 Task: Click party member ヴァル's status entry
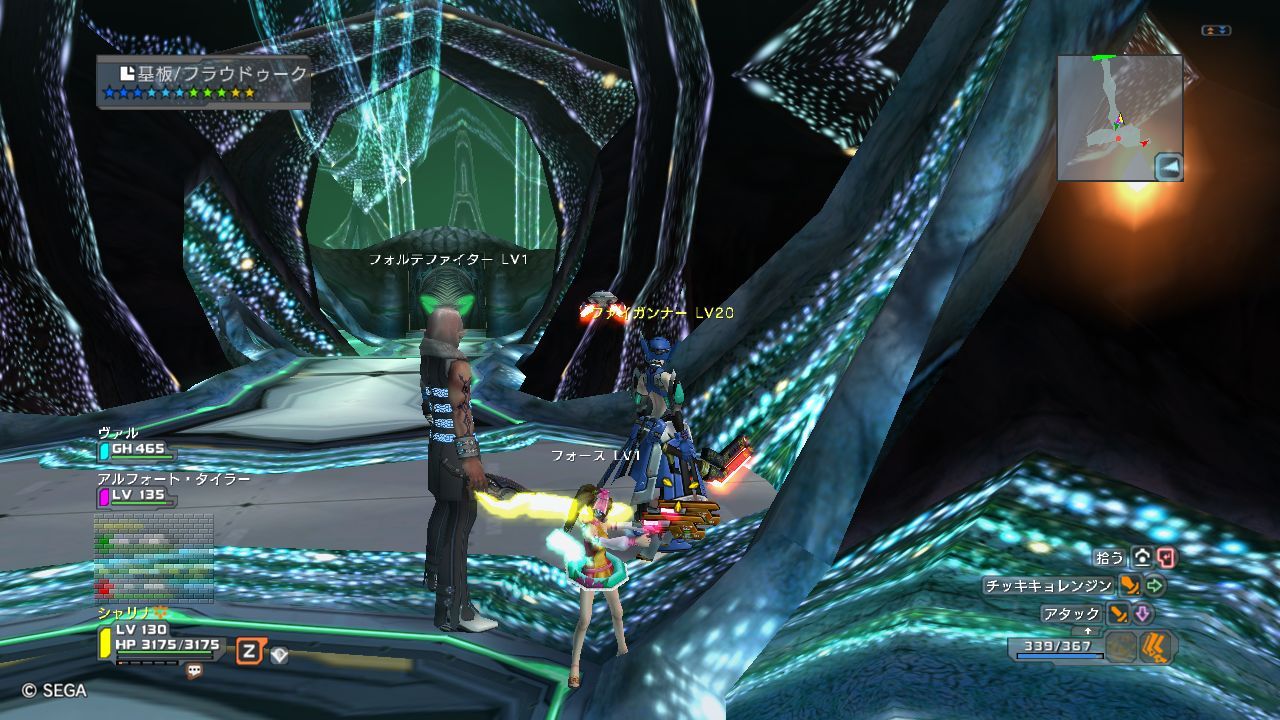click(x=132, y=442)
